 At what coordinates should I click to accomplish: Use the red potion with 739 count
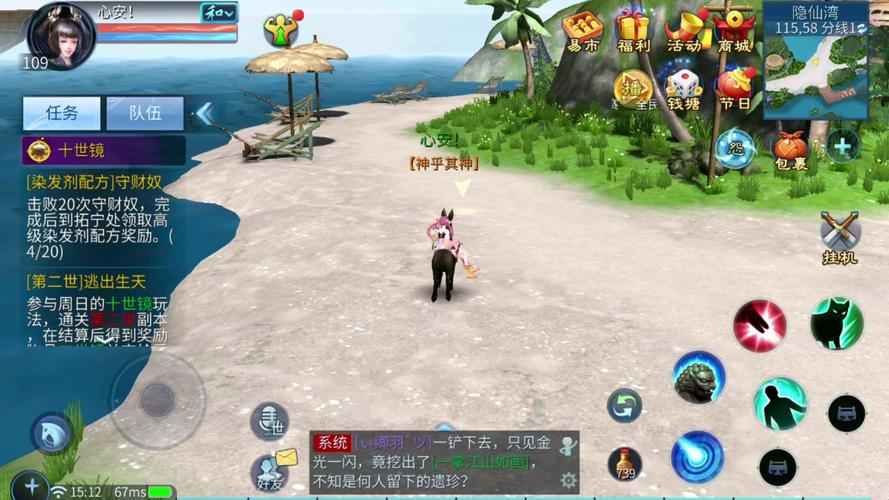[625, 463]
